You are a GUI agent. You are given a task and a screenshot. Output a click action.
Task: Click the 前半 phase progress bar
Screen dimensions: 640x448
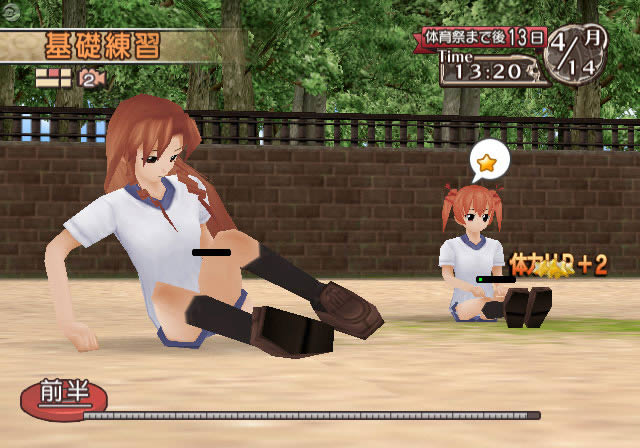pyautogui.click(x=312, y=414)
